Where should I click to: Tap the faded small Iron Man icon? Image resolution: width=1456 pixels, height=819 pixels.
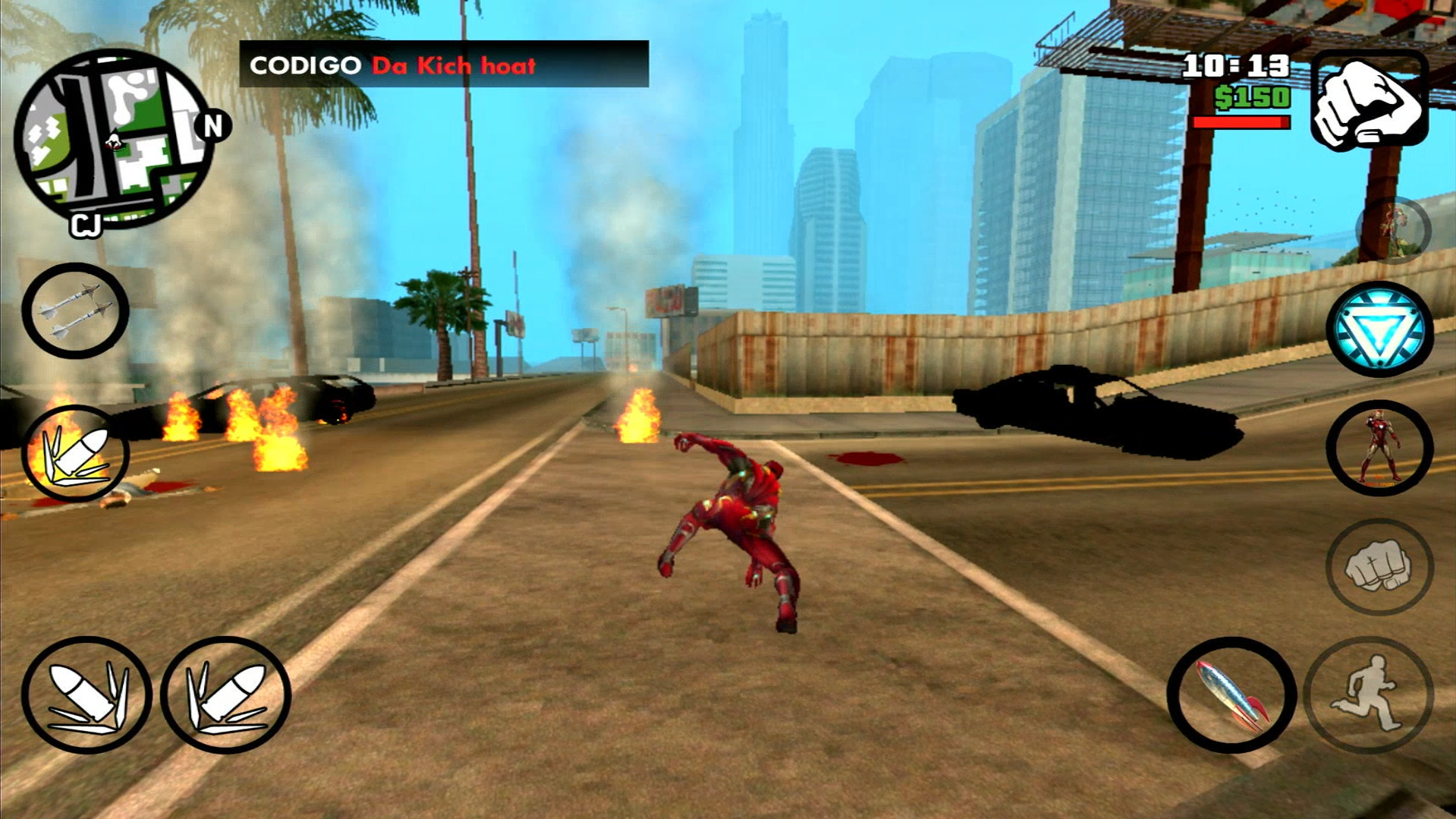(1395, 229)
